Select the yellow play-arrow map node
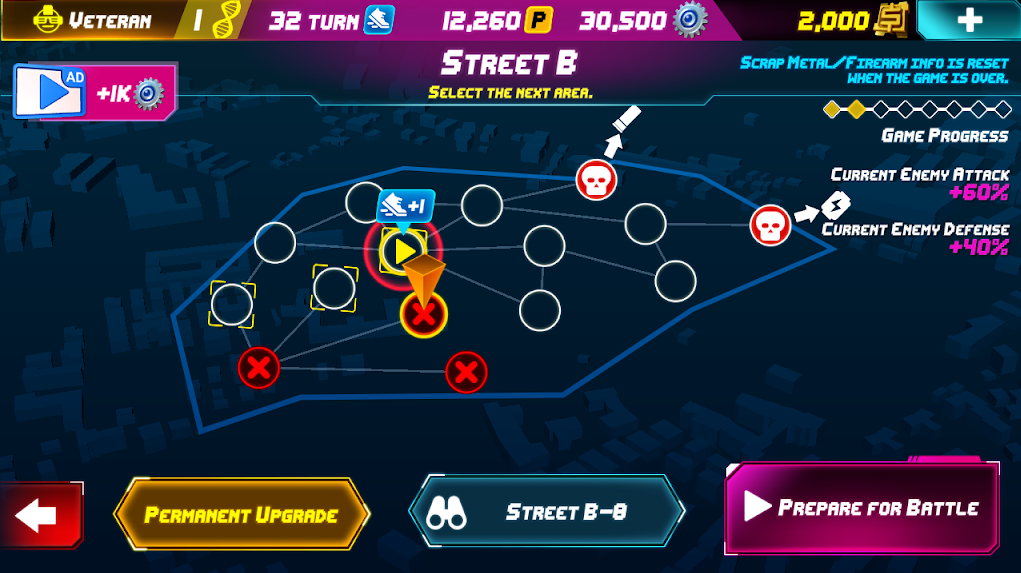The width and height of the screenshot is (1021, 573). tap(403, 251)
